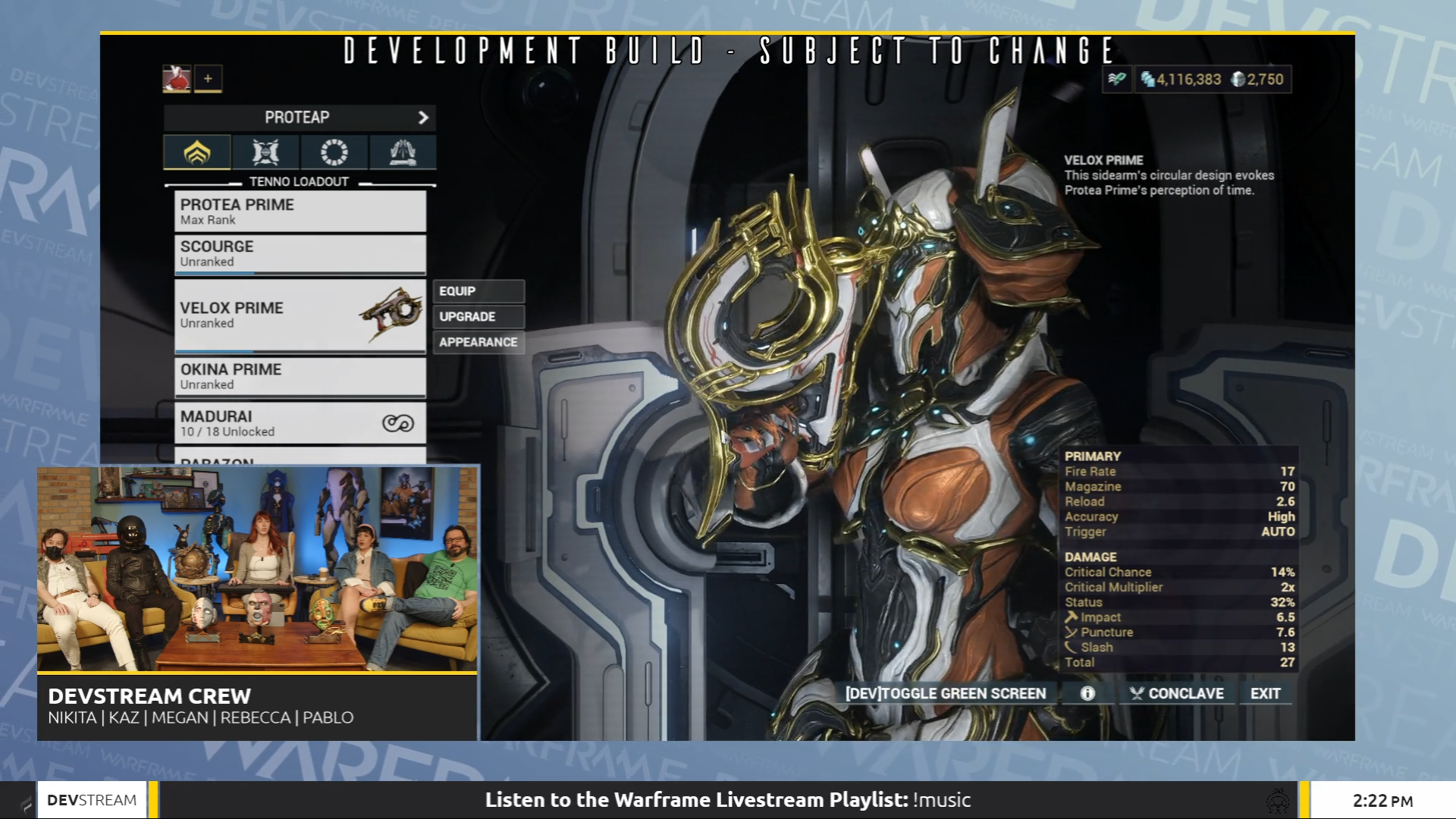Screen dimensions: 1456x819
Task: Click the info icon in the bottom action bar
Action: 1087,692
